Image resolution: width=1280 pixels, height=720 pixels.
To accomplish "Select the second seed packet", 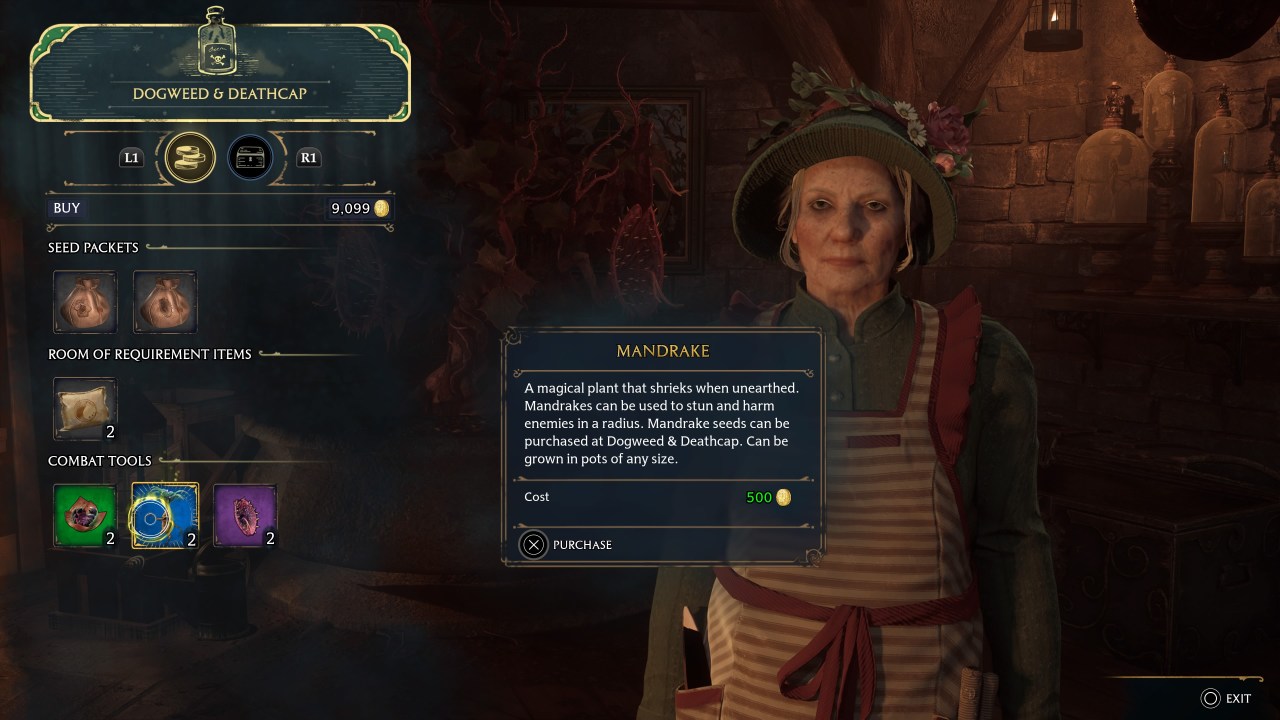I will 165,301.
